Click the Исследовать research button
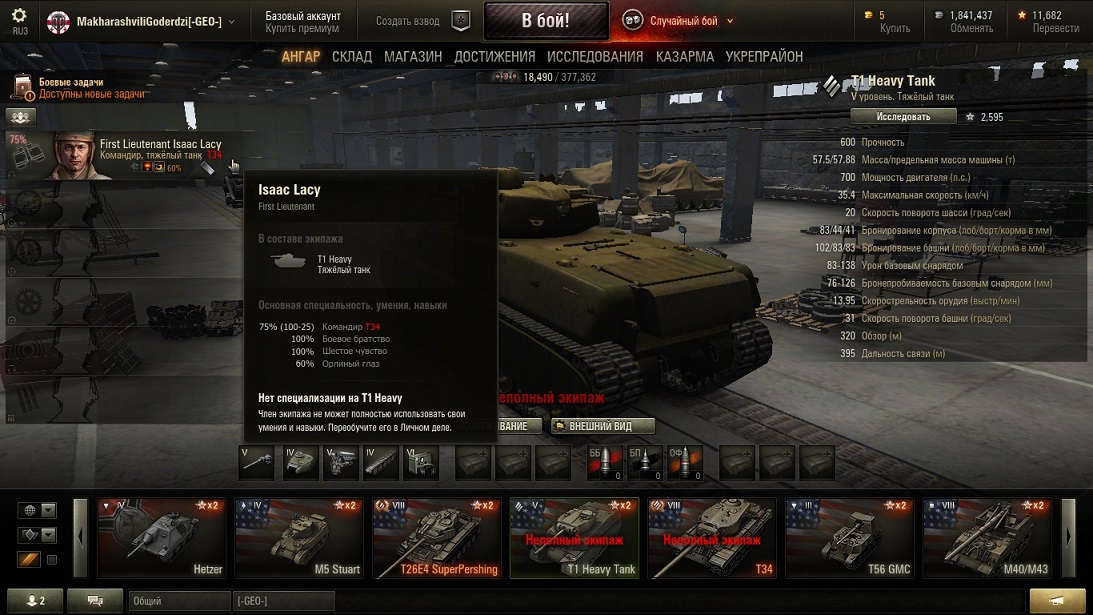The image size is (1093, 615). click(903, 117)
